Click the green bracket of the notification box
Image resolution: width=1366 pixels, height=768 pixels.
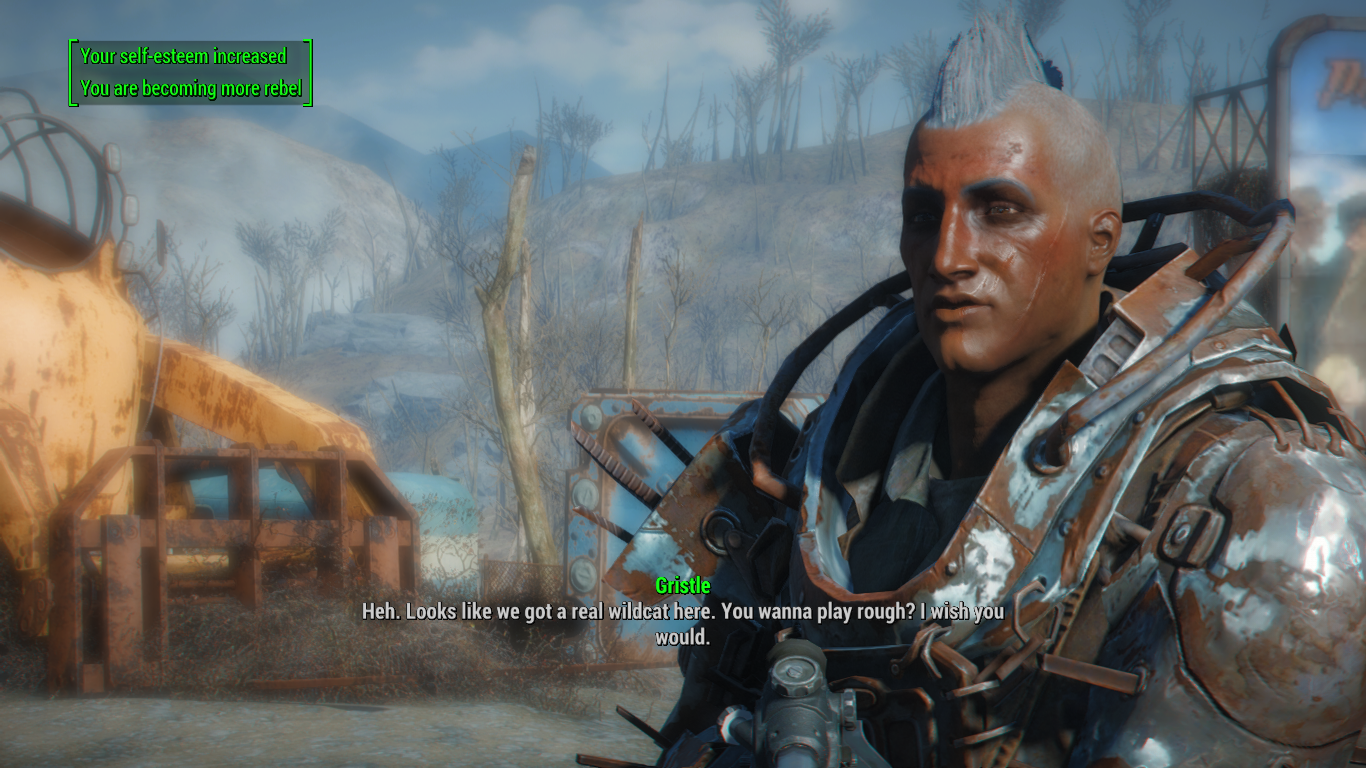click(70, 72)
